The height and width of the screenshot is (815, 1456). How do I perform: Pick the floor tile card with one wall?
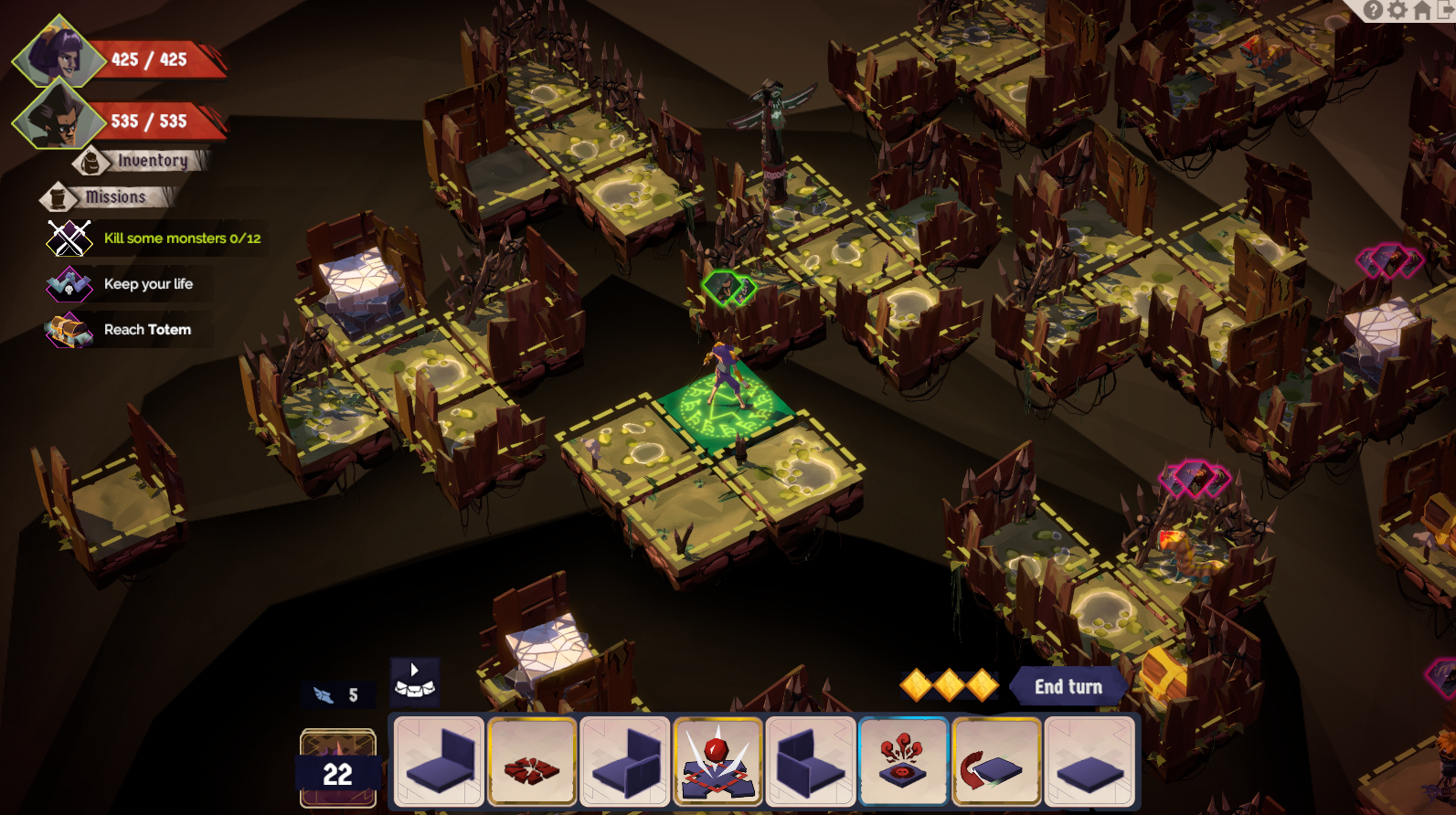tap(440, 761)
